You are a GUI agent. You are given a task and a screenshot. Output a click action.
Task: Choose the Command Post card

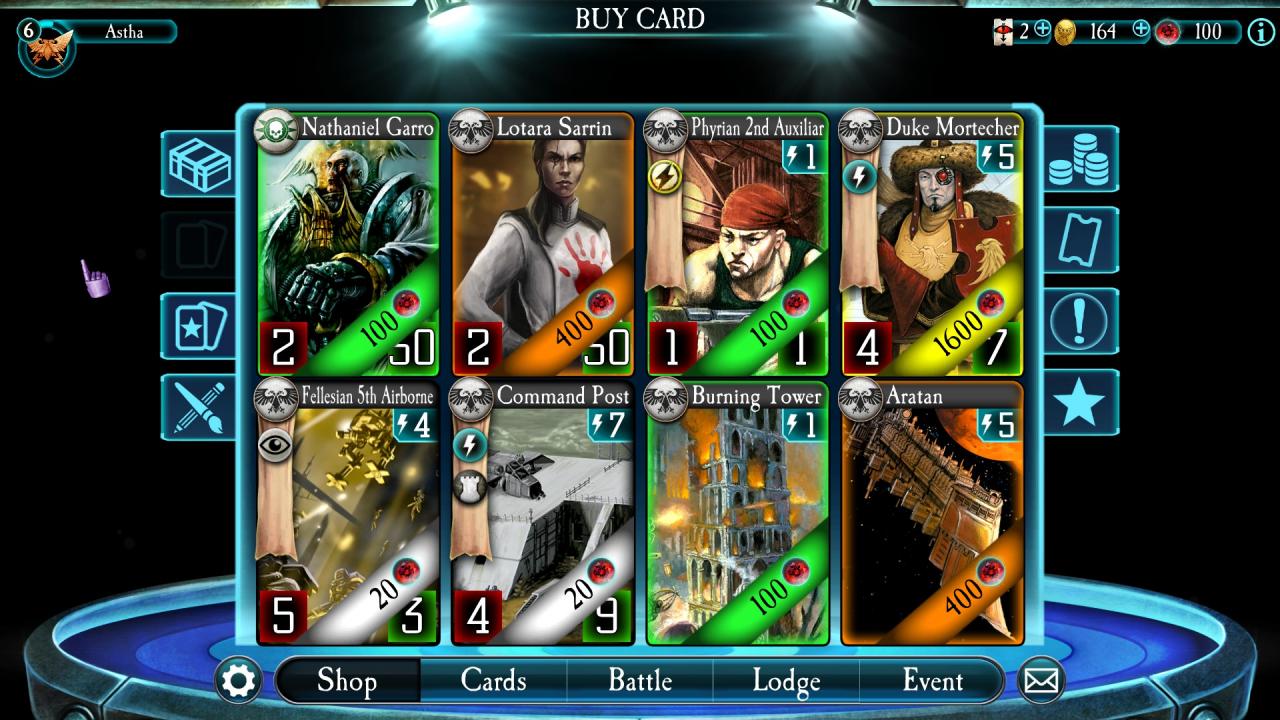[x=542, y=512]
